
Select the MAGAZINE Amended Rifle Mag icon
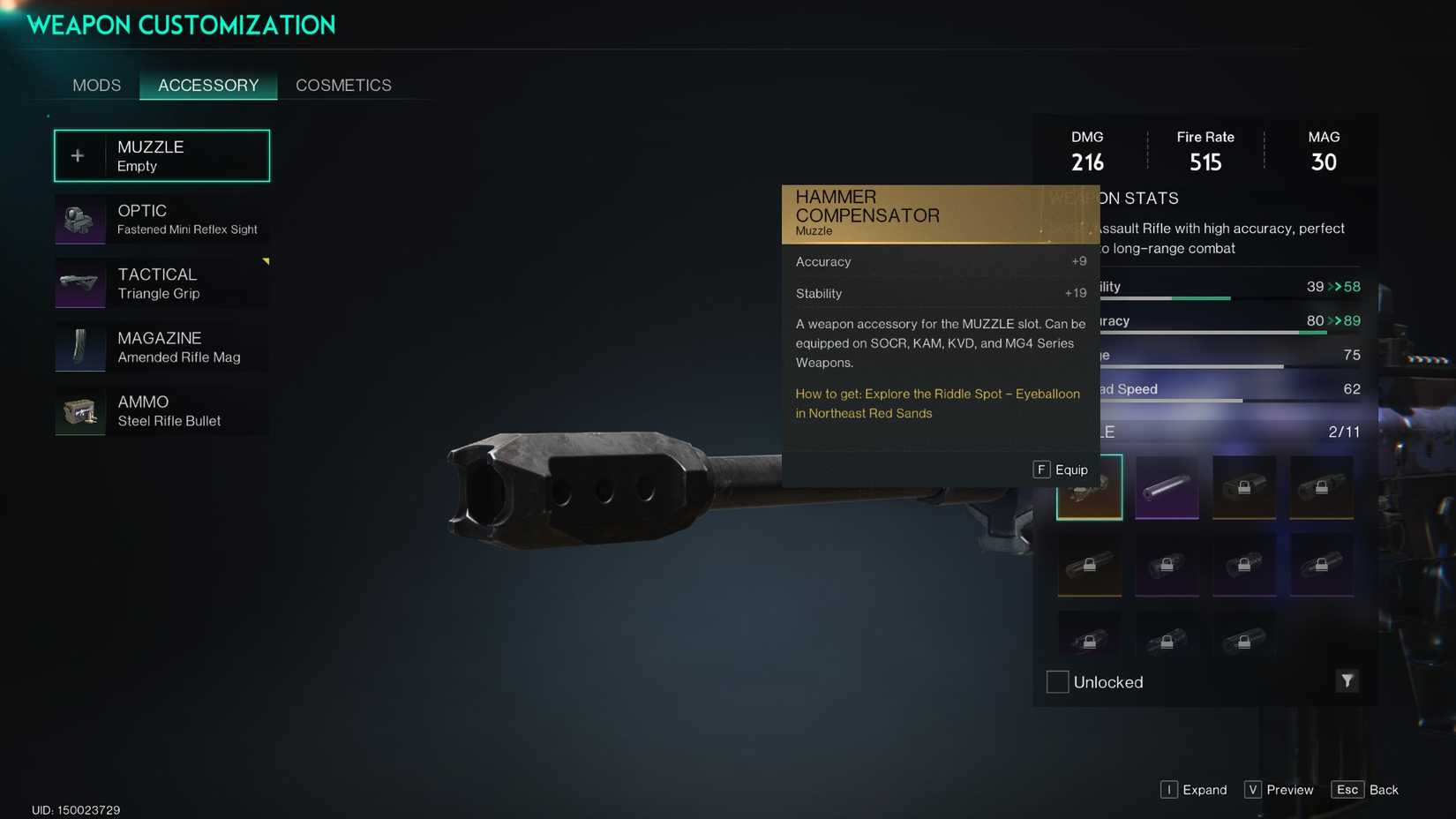(x=79, y=347)
